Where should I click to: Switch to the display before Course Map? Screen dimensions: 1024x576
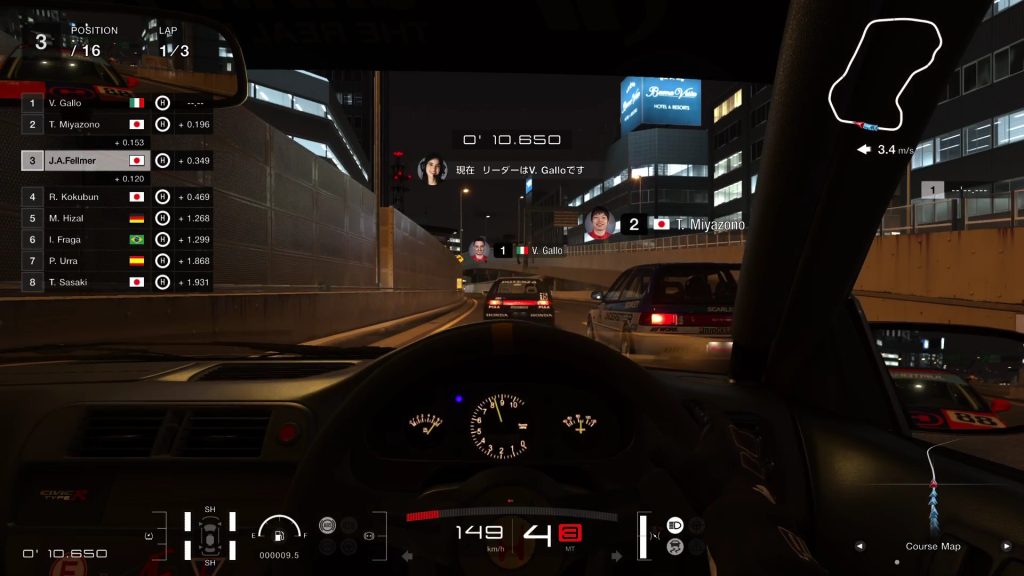point(859,546)
